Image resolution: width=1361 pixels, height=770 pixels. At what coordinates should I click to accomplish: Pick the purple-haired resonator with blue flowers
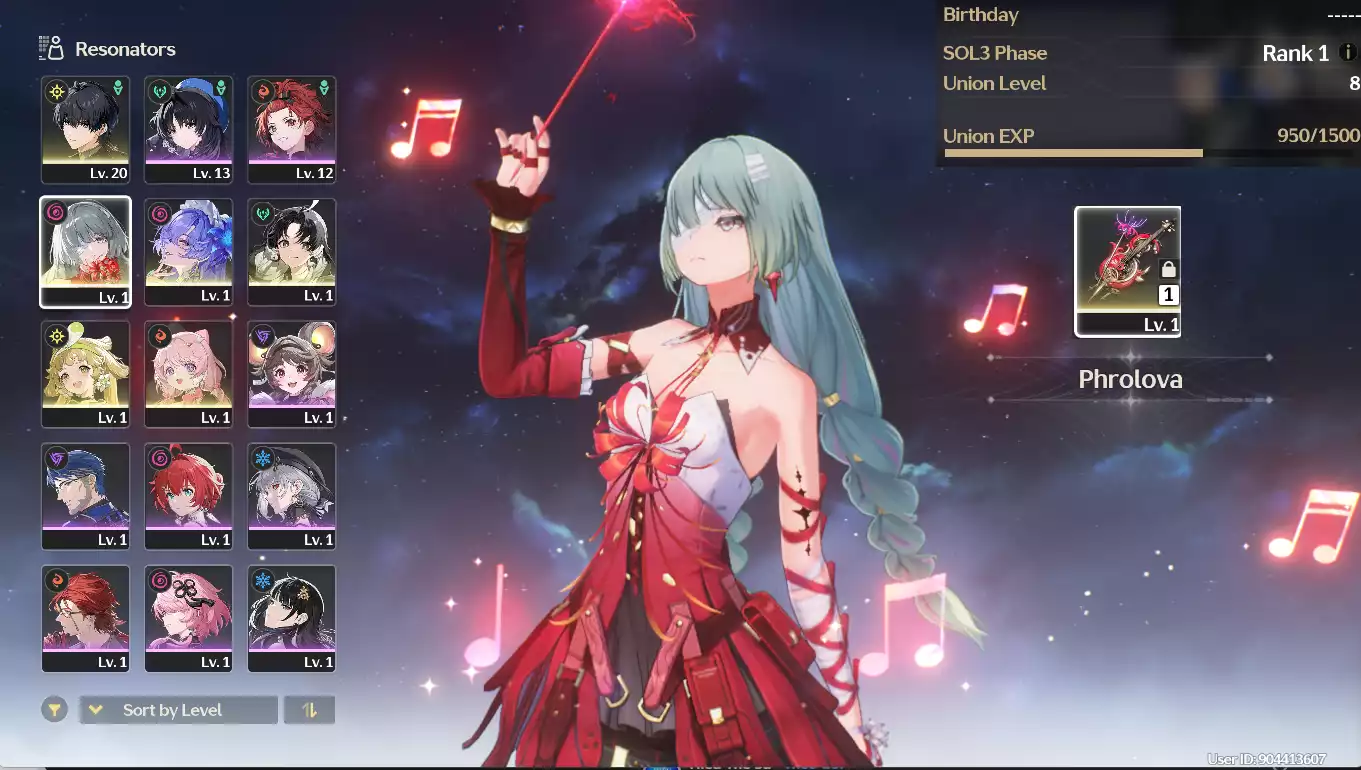coord(189,252)
